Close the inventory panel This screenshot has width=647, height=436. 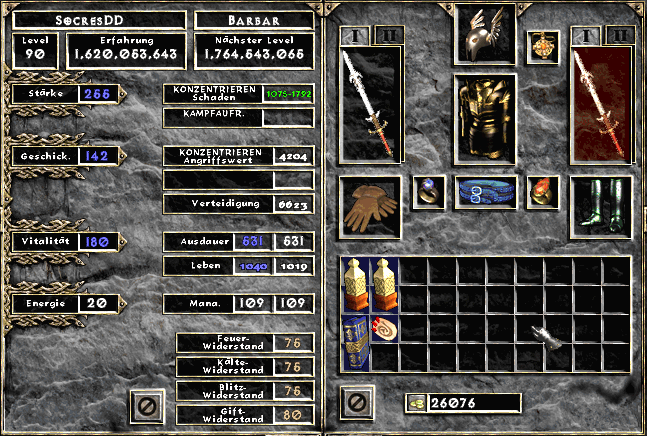coord(355,402)
